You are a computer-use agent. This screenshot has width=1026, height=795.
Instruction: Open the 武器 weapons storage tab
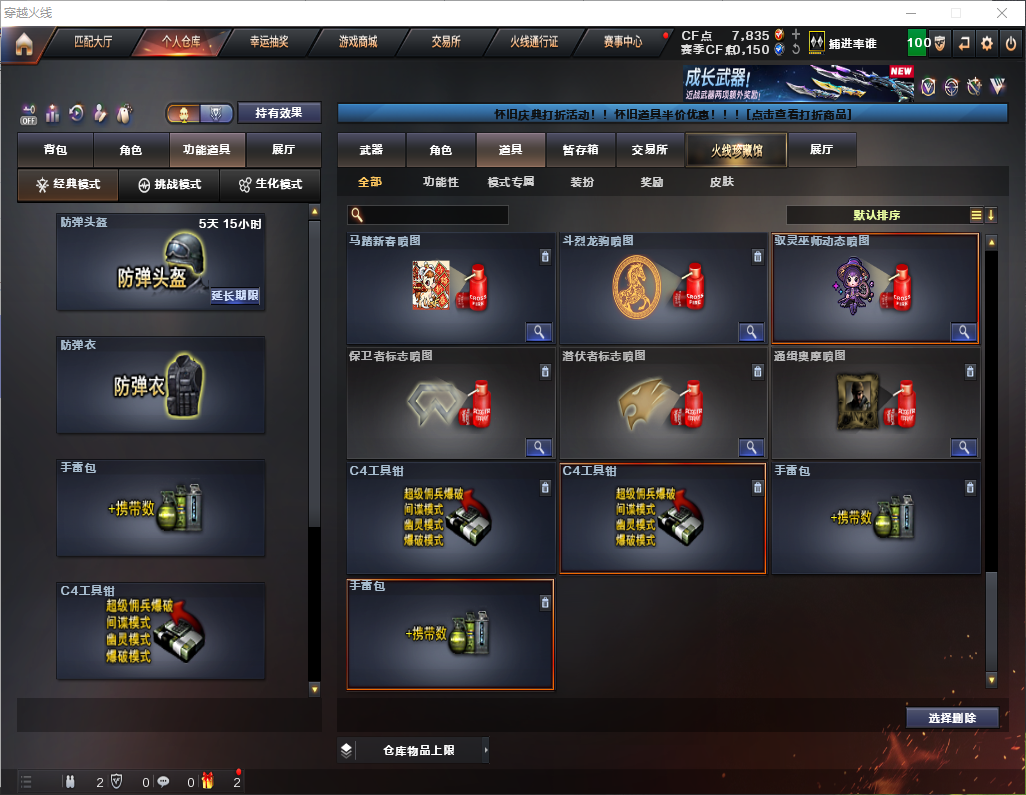pos(371,150)
